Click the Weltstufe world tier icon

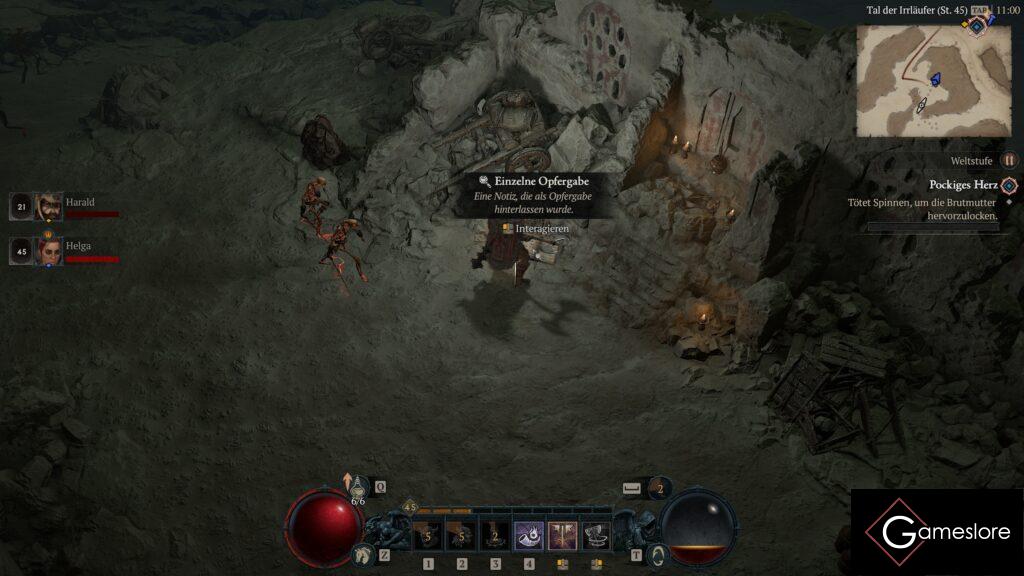(1009, 160)
